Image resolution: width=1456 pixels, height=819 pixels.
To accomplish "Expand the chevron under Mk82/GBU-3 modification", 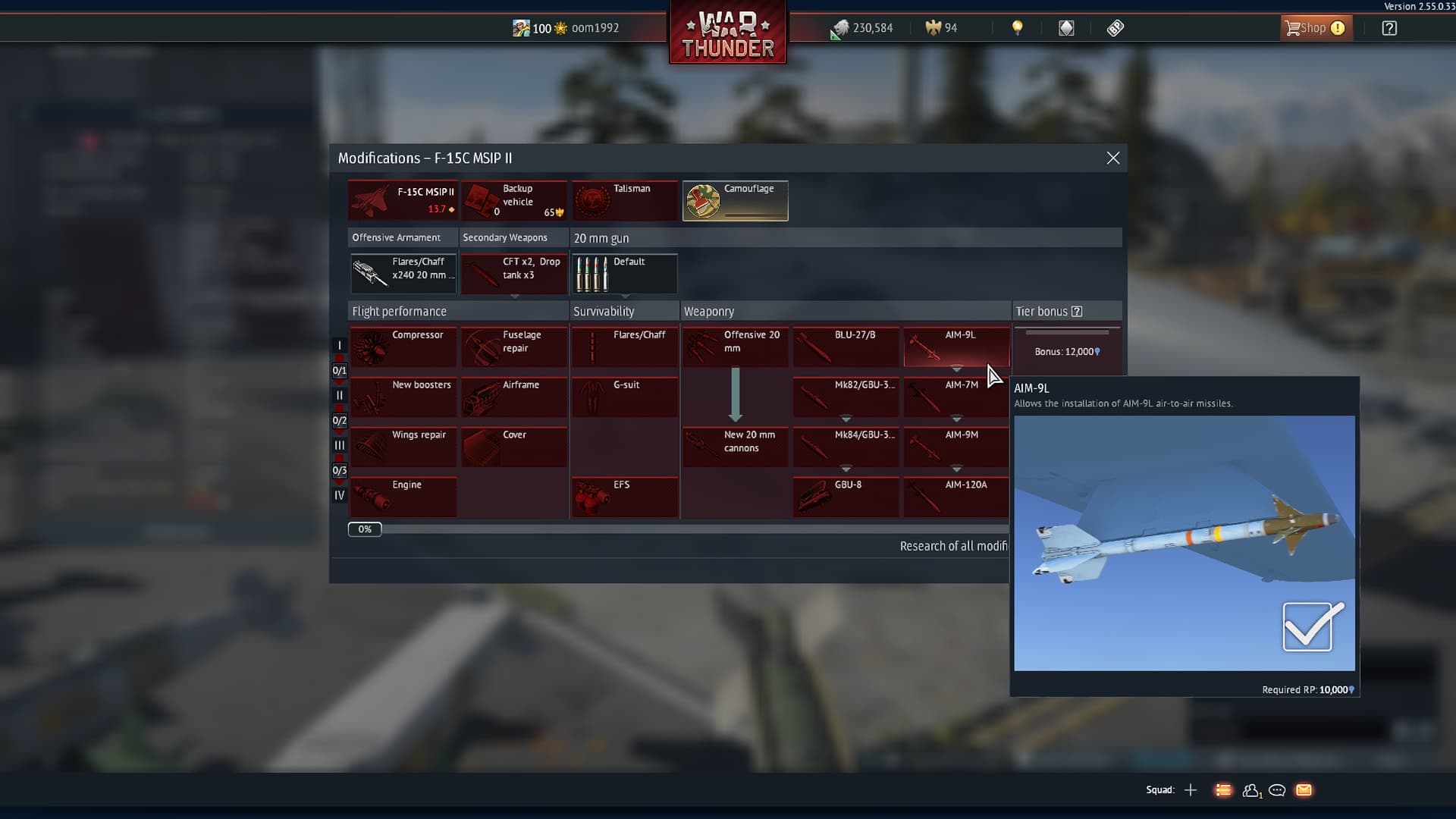I will tap(845, 418).
